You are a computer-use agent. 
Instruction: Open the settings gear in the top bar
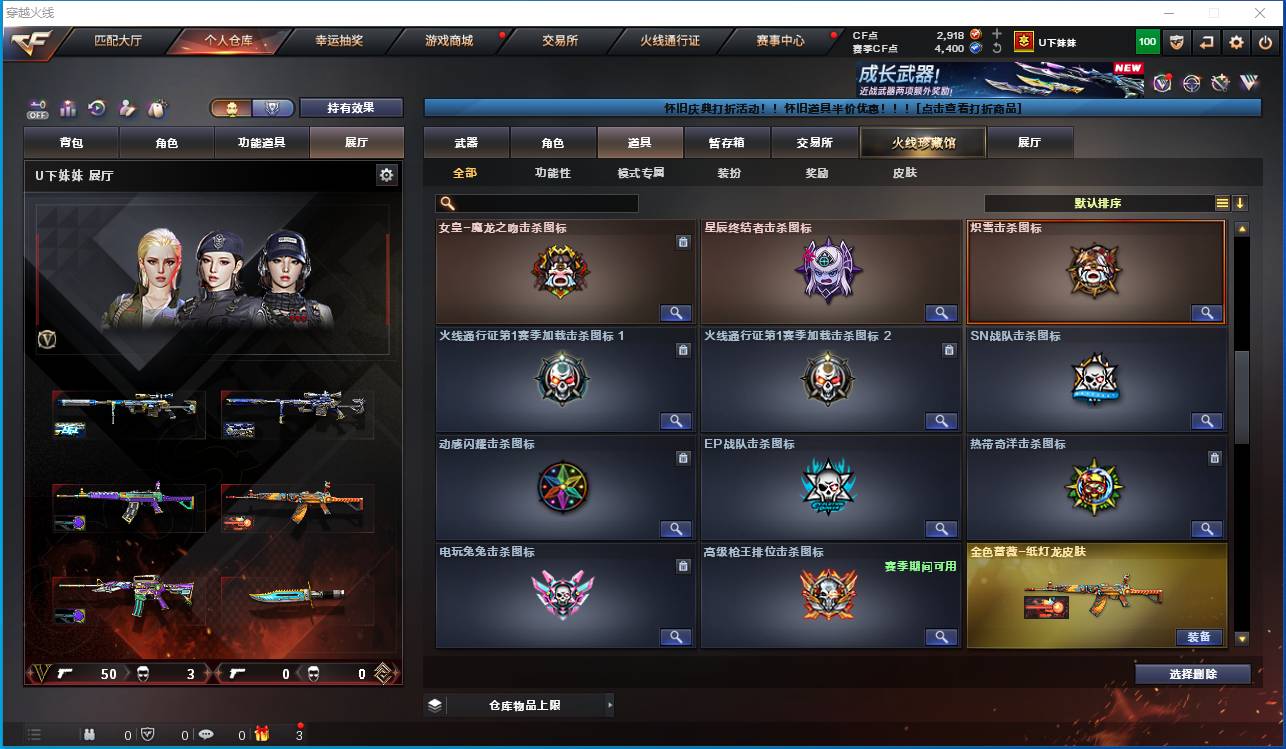coord(1237,42)
